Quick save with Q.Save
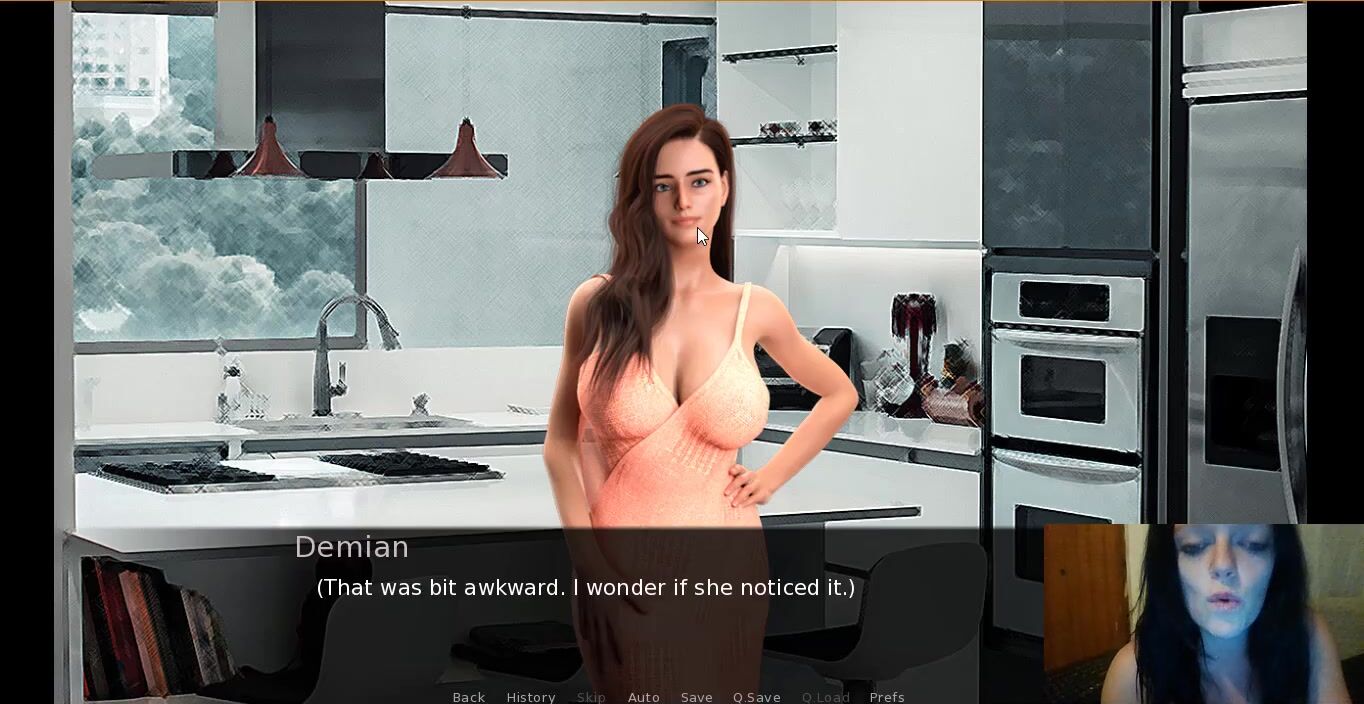1364x704 pixels. [x=756, y=697]
